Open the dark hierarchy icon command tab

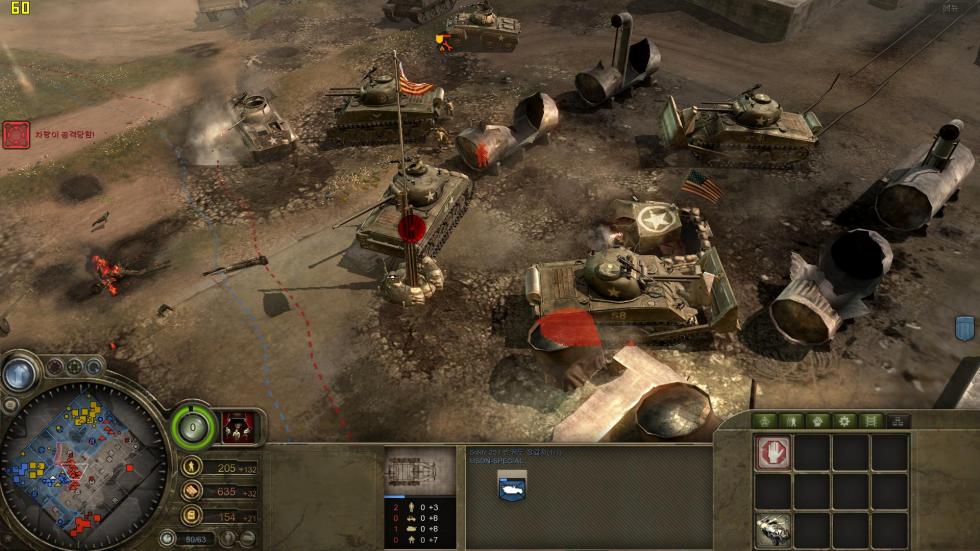(897, 421)
